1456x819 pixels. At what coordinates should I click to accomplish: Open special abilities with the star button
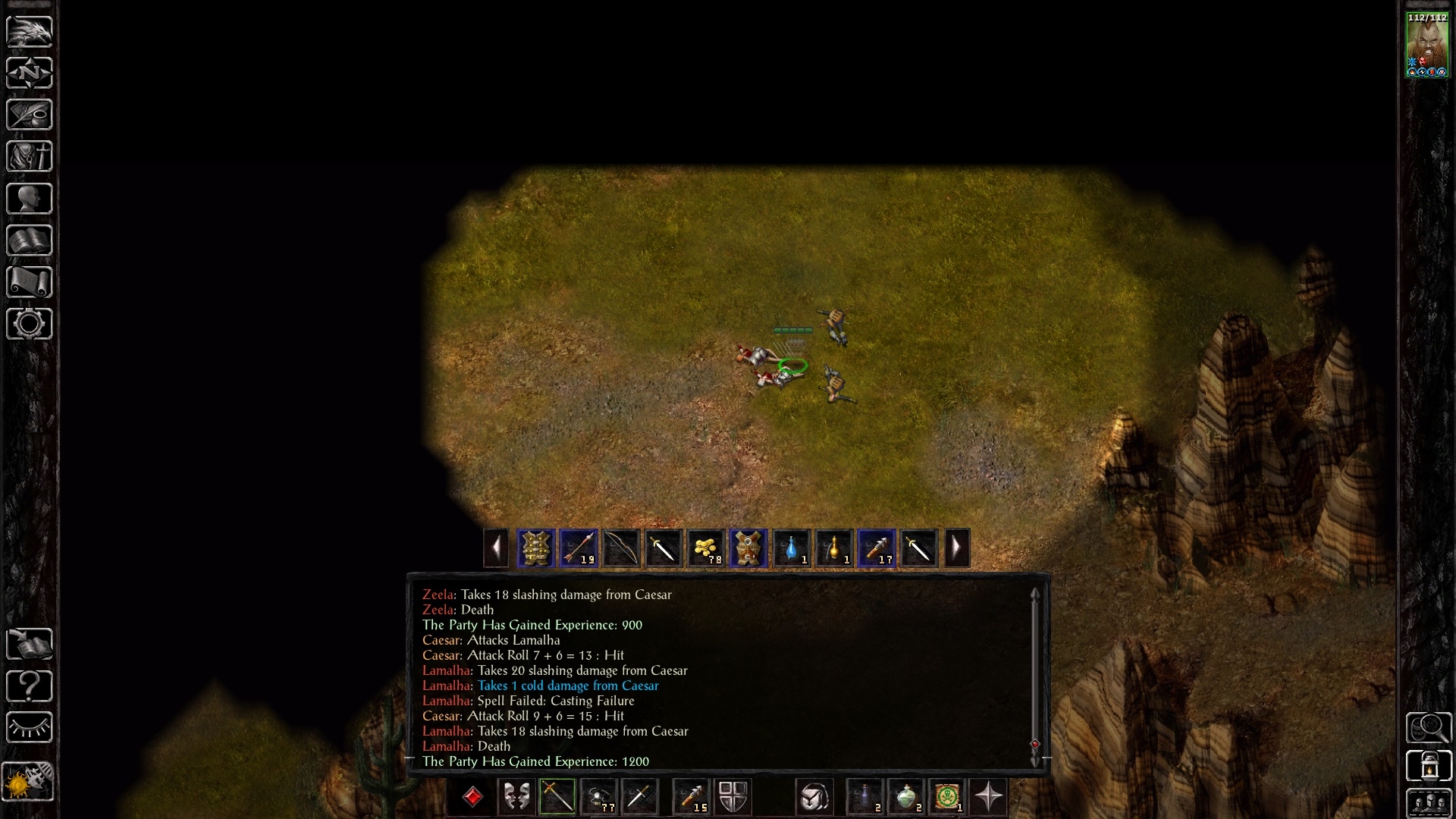(989, 797)
